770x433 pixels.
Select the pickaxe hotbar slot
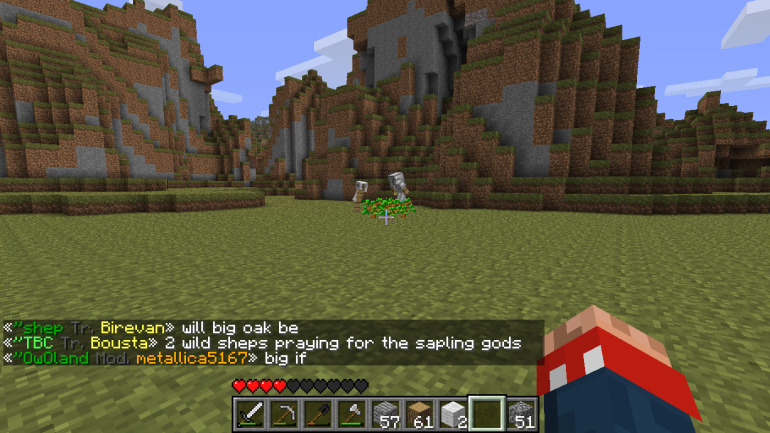(284, 414)
